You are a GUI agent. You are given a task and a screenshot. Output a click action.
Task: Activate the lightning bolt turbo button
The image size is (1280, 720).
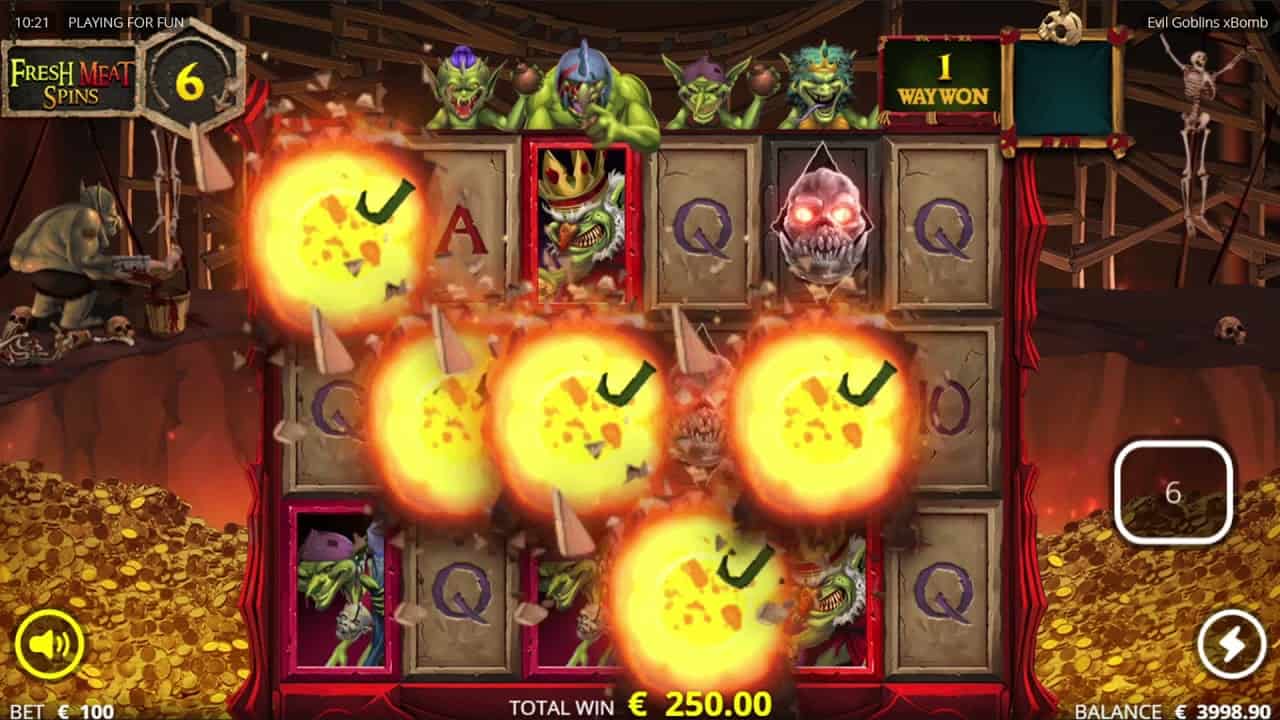click(1232, 645)
